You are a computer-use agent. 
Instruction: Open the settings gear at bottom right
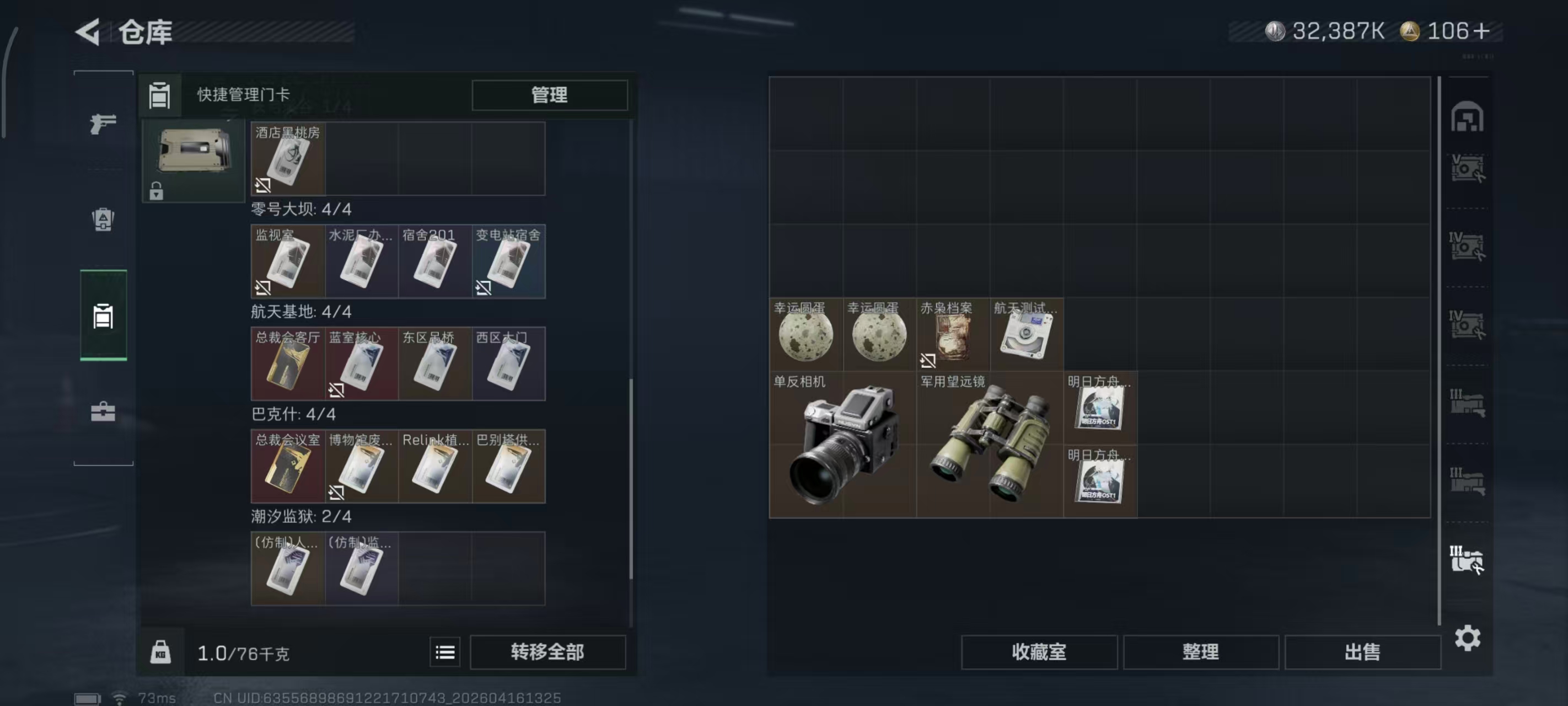click(1468, 638)
